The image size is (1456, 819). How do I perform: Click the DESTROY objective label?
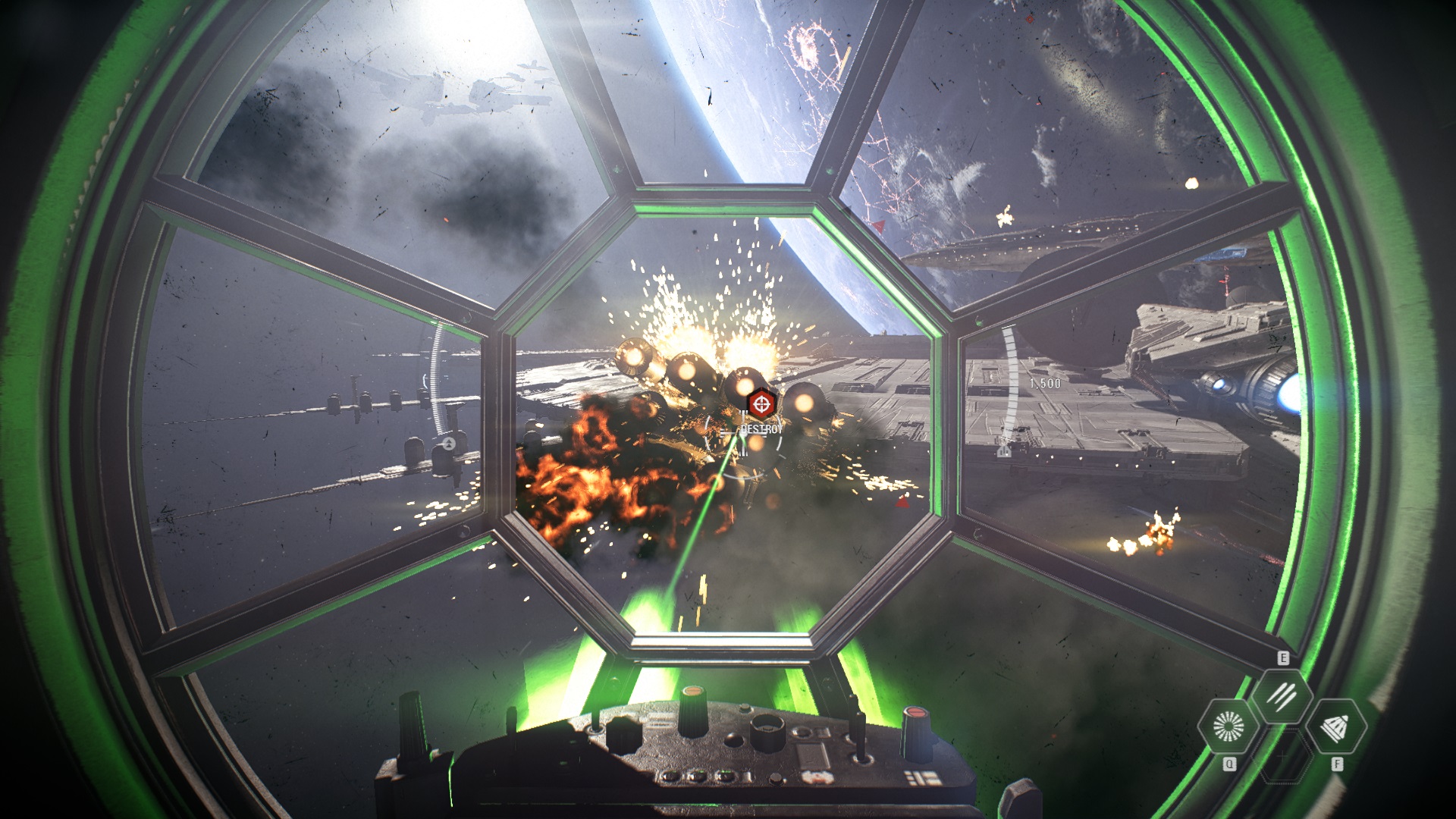coord(761,428)
